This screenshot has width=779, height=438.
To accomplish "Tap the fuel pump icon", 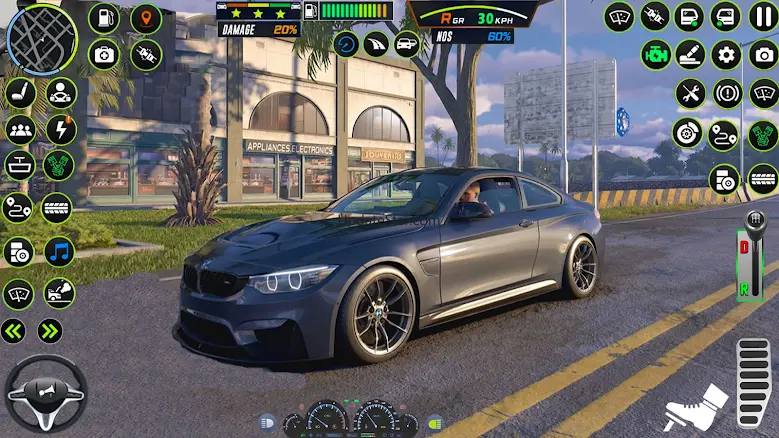I will click(104, 18).
